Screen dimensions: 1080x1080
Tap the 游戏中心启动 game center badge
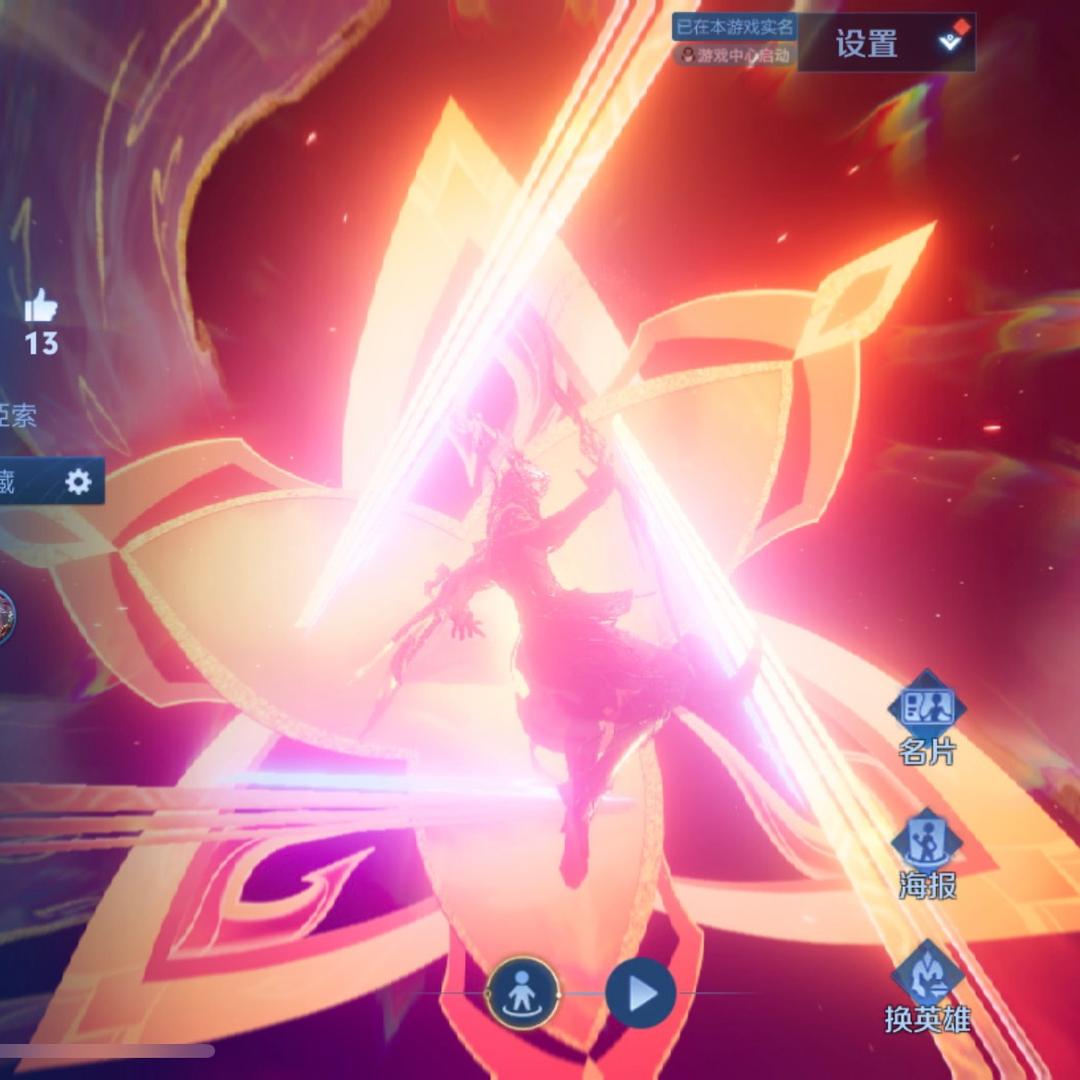(734, 55)
